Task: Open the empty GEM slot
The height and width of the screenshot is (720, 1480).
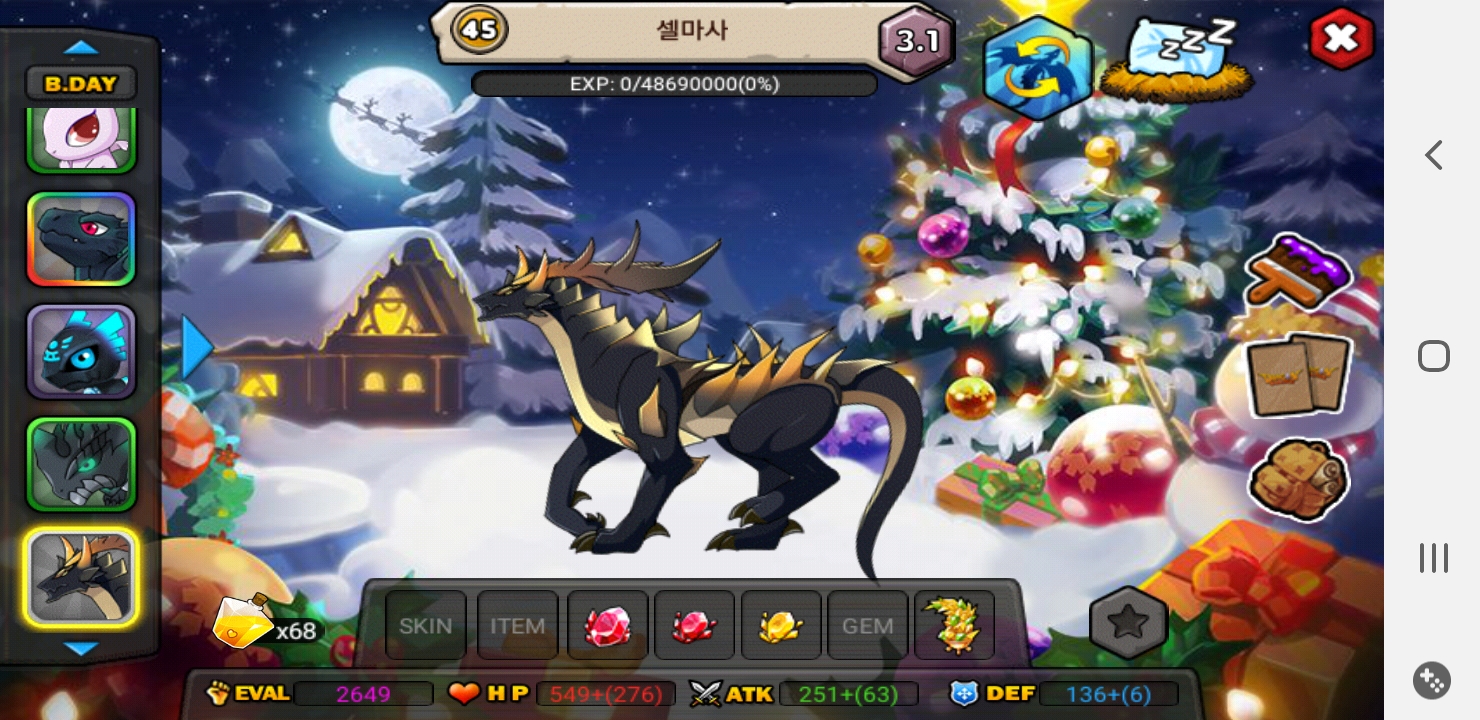Action: coord(868,626)
